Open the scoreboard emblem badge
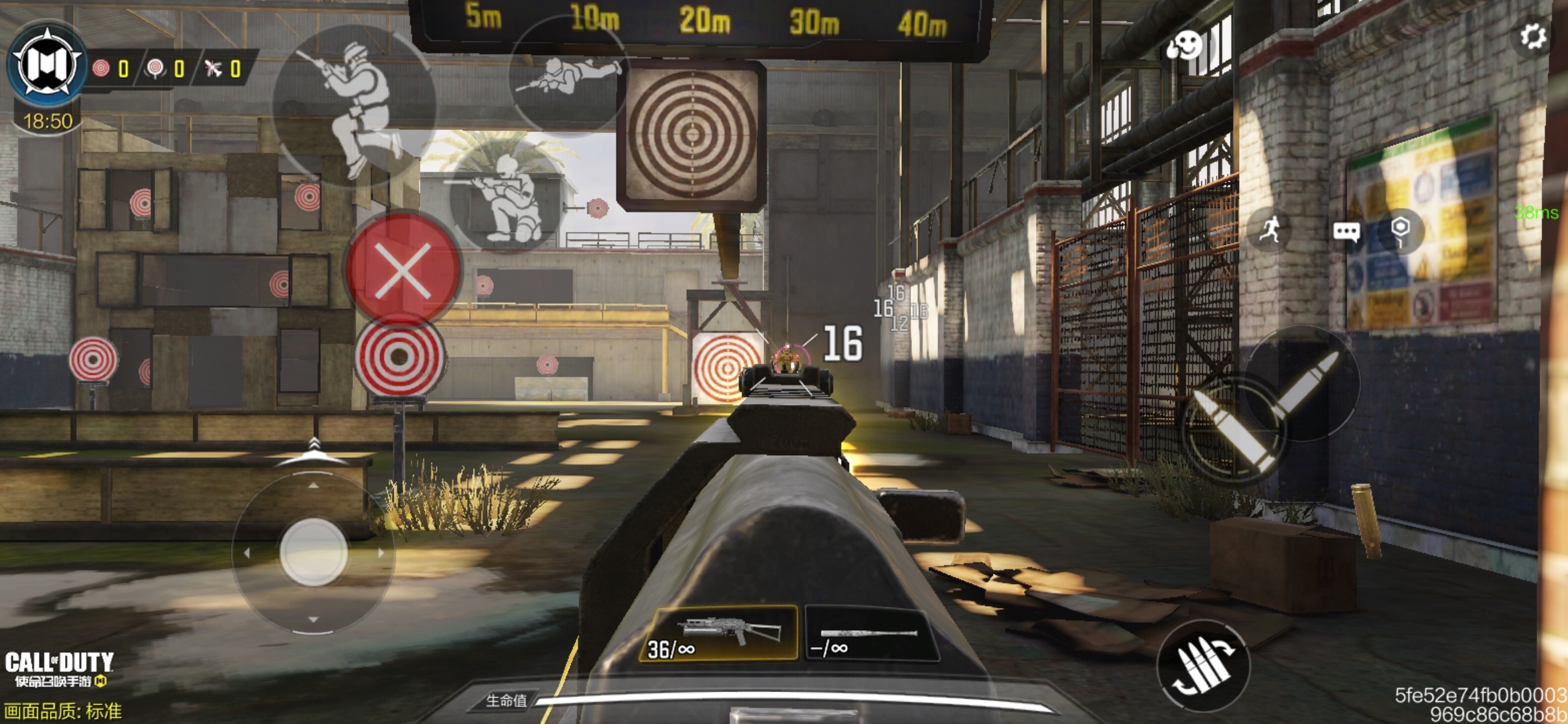This screenshot has height=724, width=1568. [x=47, y=66]
